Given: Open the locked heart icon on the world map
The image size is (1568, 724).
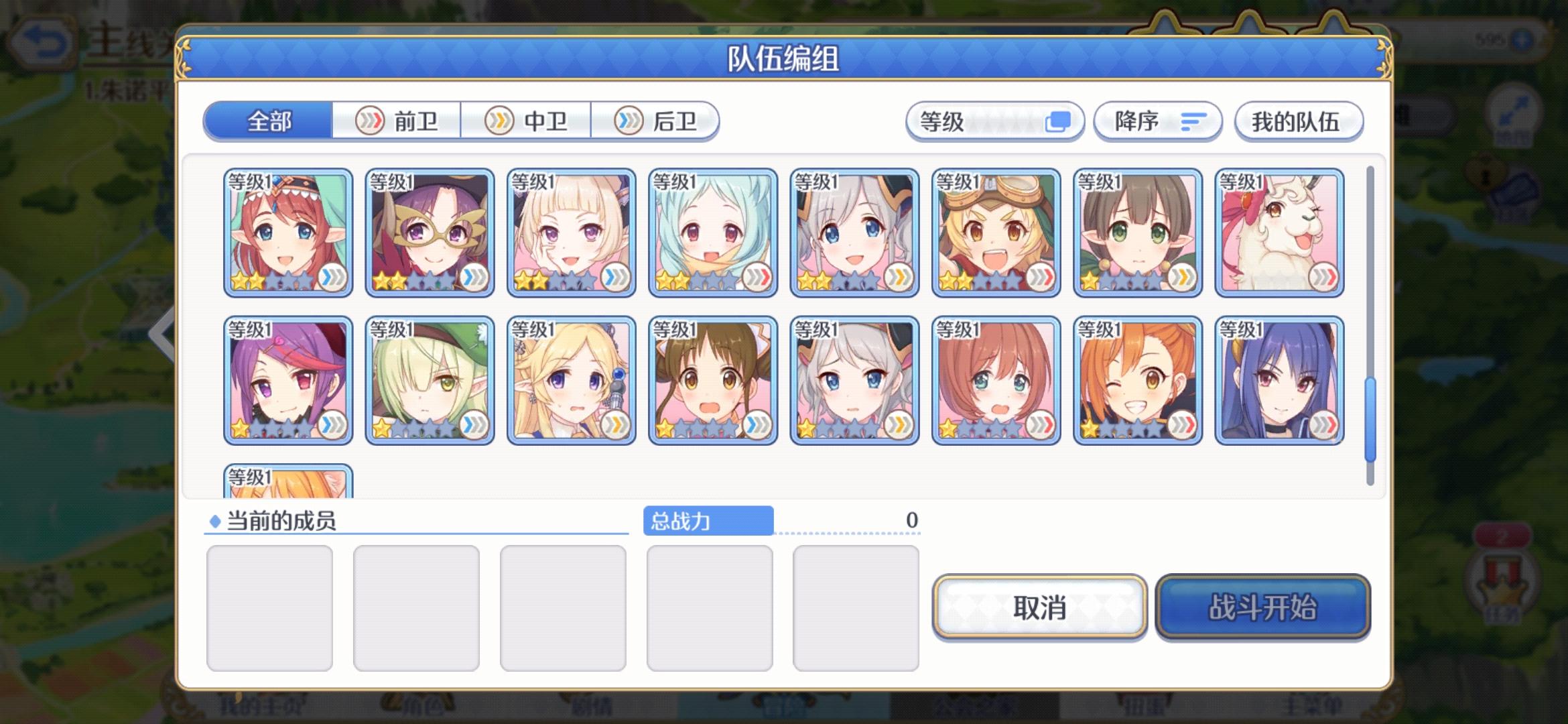Looking at the screenshot, I should pos(1484,173).
